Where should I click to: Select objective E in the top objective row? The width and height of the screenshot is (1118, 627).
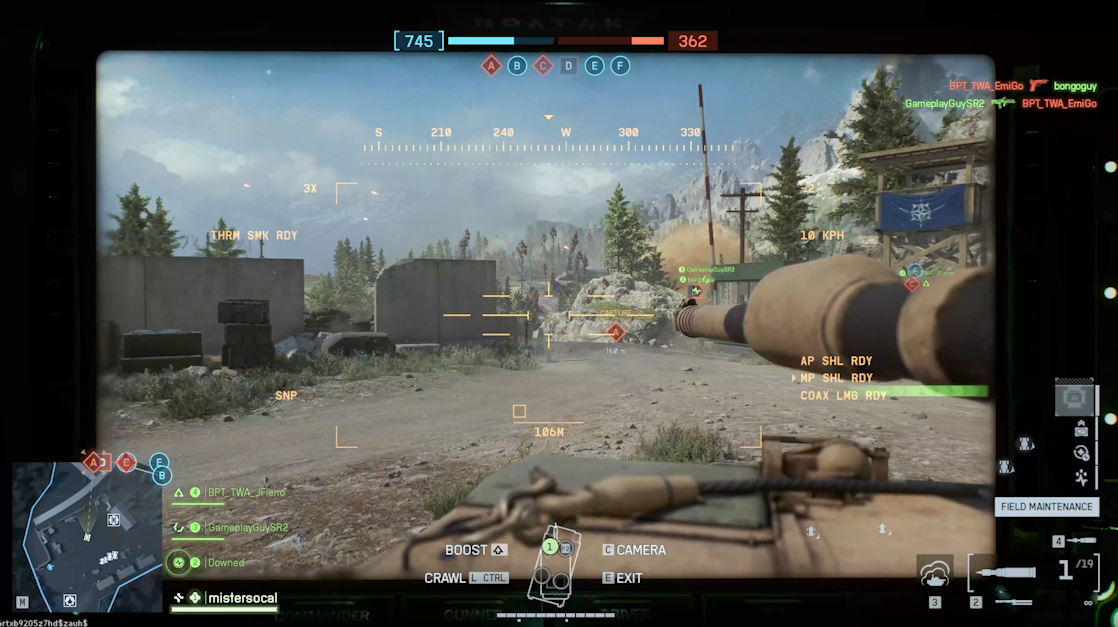595,66
